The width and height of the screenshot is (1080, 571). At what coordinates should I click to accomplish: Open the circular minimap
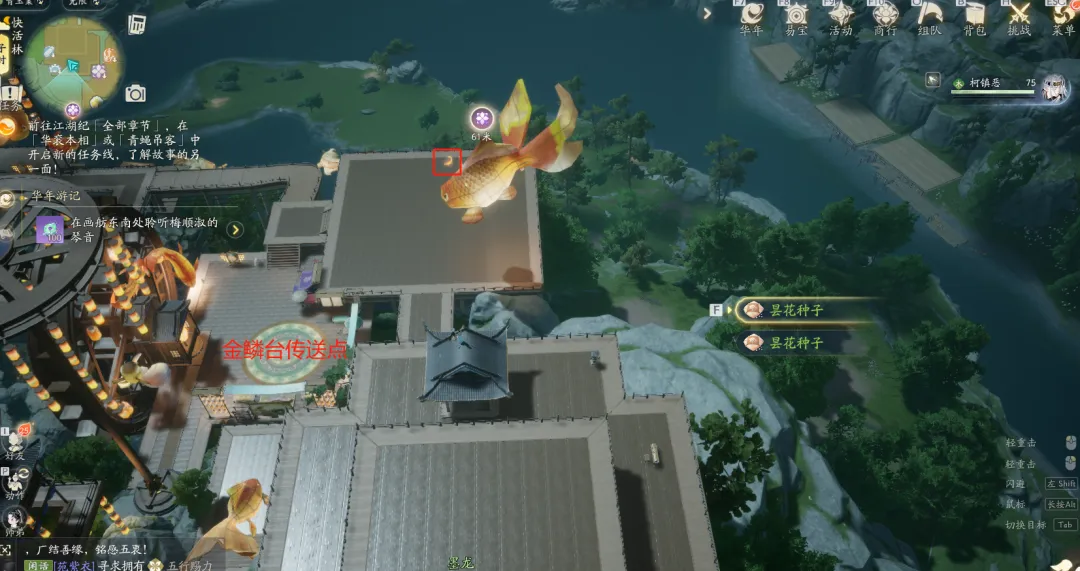click(73, 63)
